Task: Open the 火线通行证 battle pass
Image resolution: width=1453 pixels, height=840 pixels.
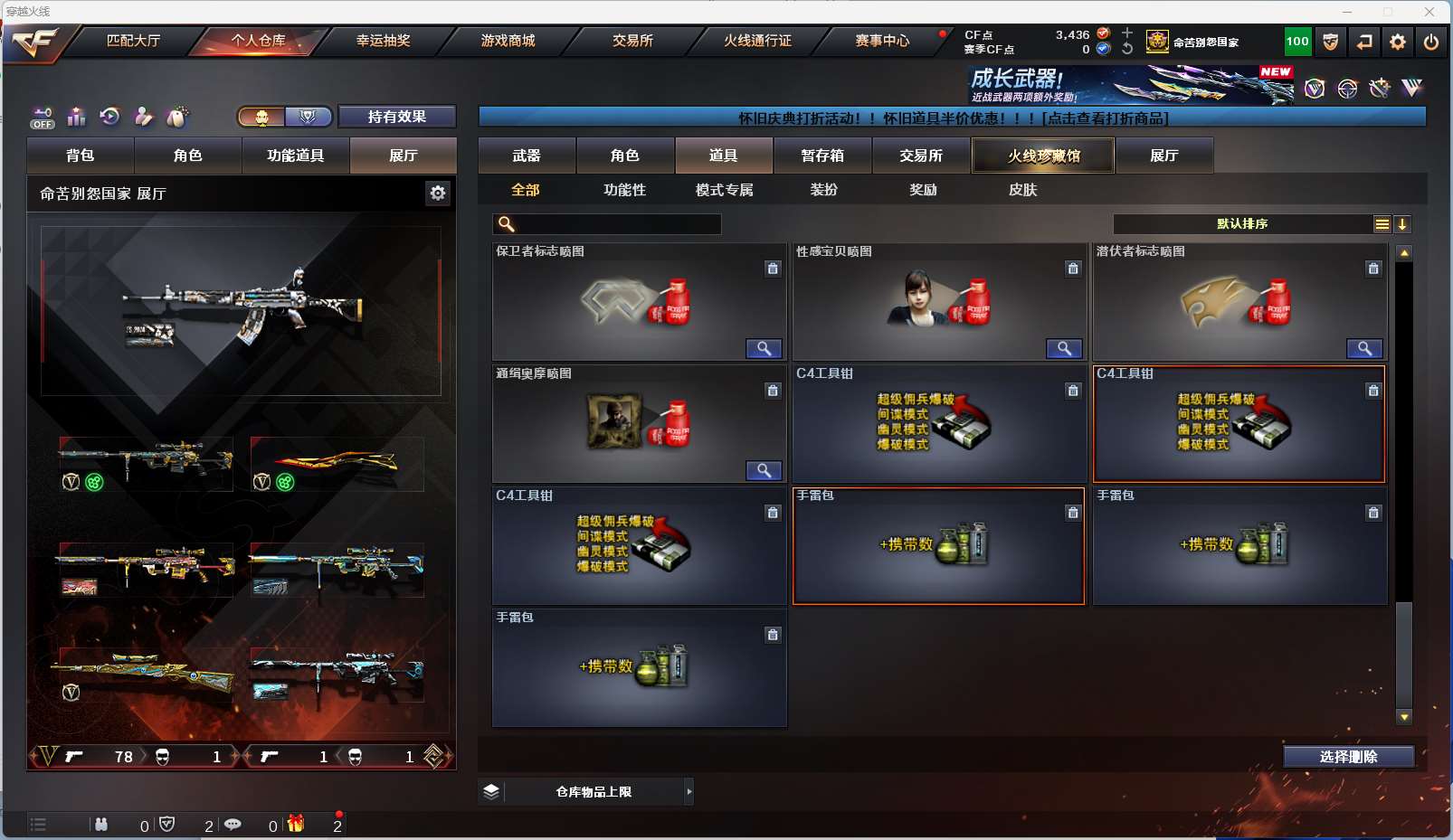Action: (x=757, y=41)
